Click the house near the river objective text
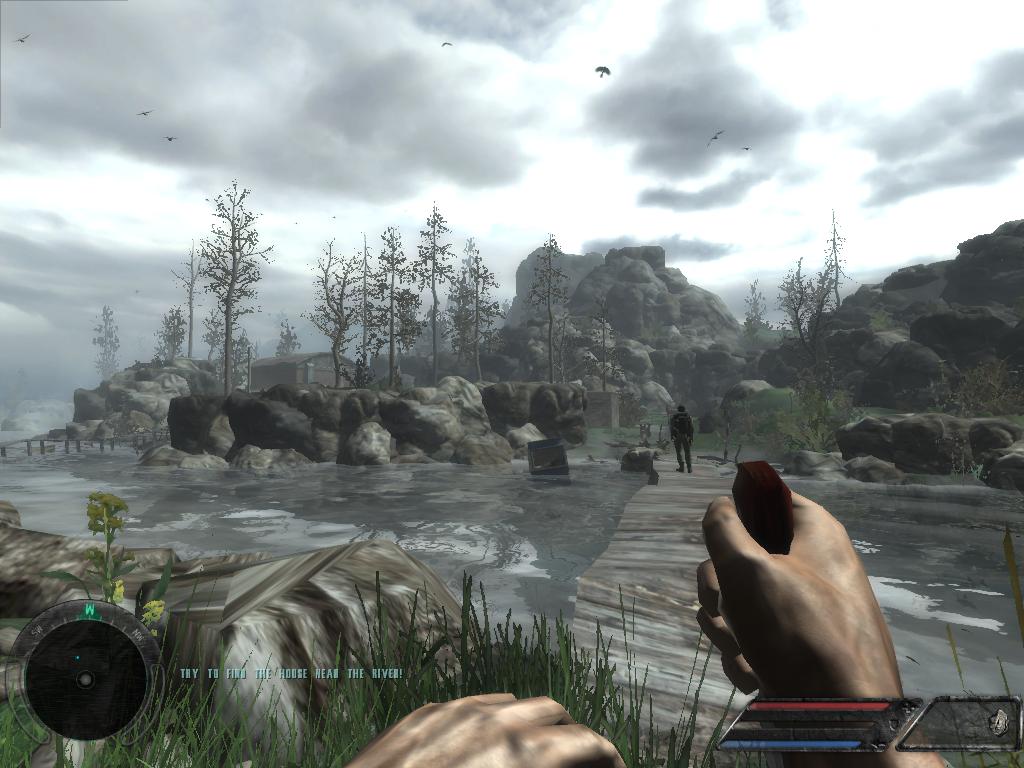Viewport: 1024px width, 768px height. pos(291,674)
